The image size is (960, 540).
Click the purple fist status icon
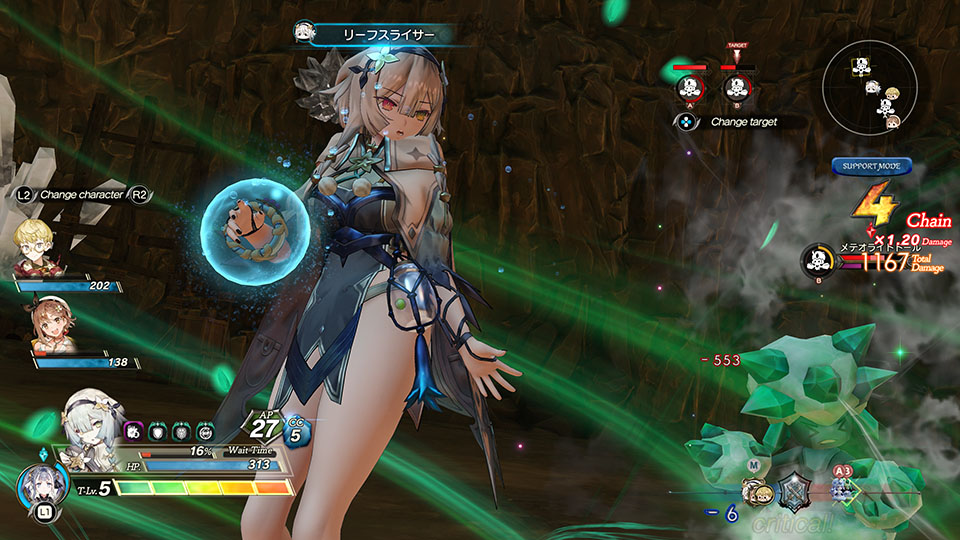tap(133, 431)
